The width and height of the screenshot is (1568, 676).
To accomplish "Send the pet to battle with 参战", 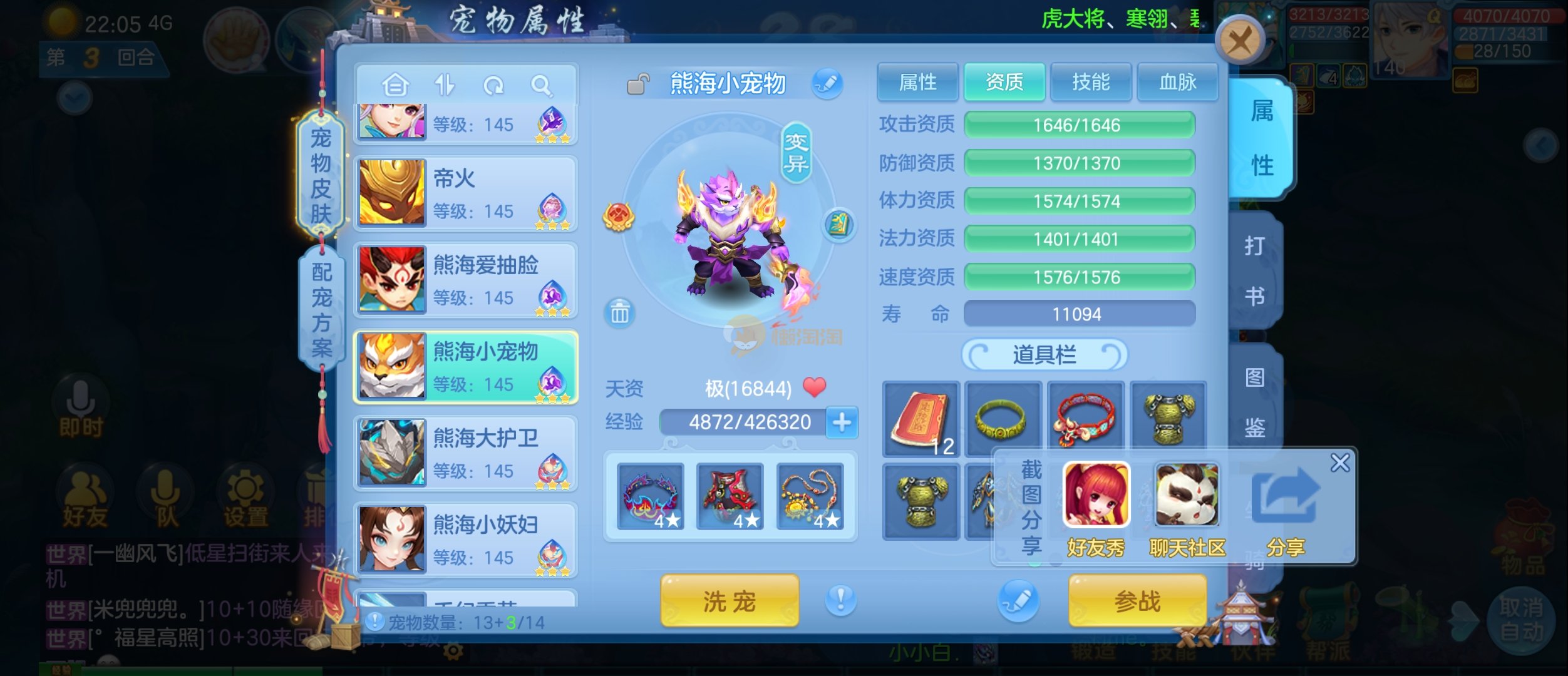I will (x=1137, y=601).
